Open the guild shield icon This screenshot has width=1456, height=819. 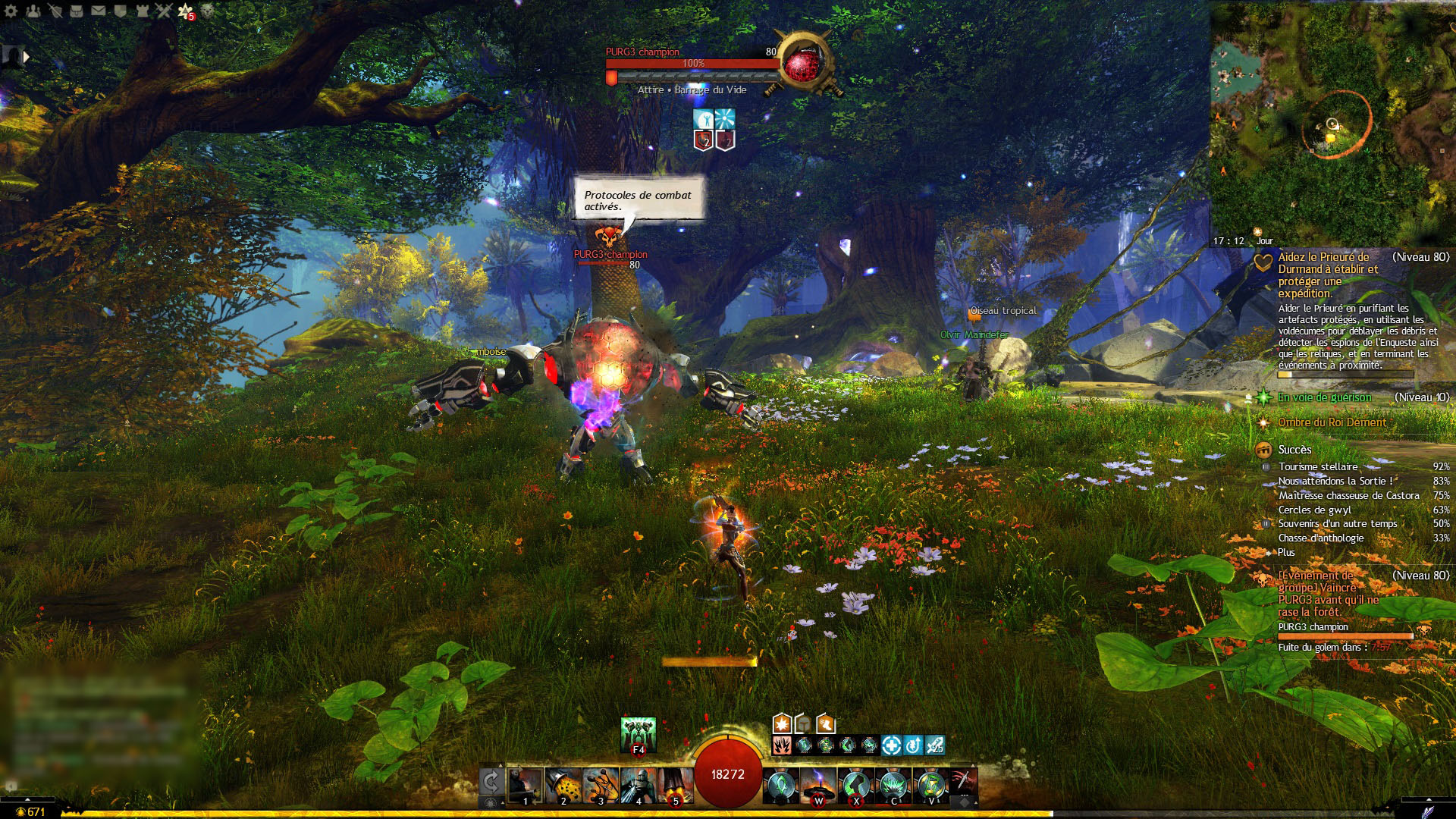pyautogui.click(x=120, y=11)
